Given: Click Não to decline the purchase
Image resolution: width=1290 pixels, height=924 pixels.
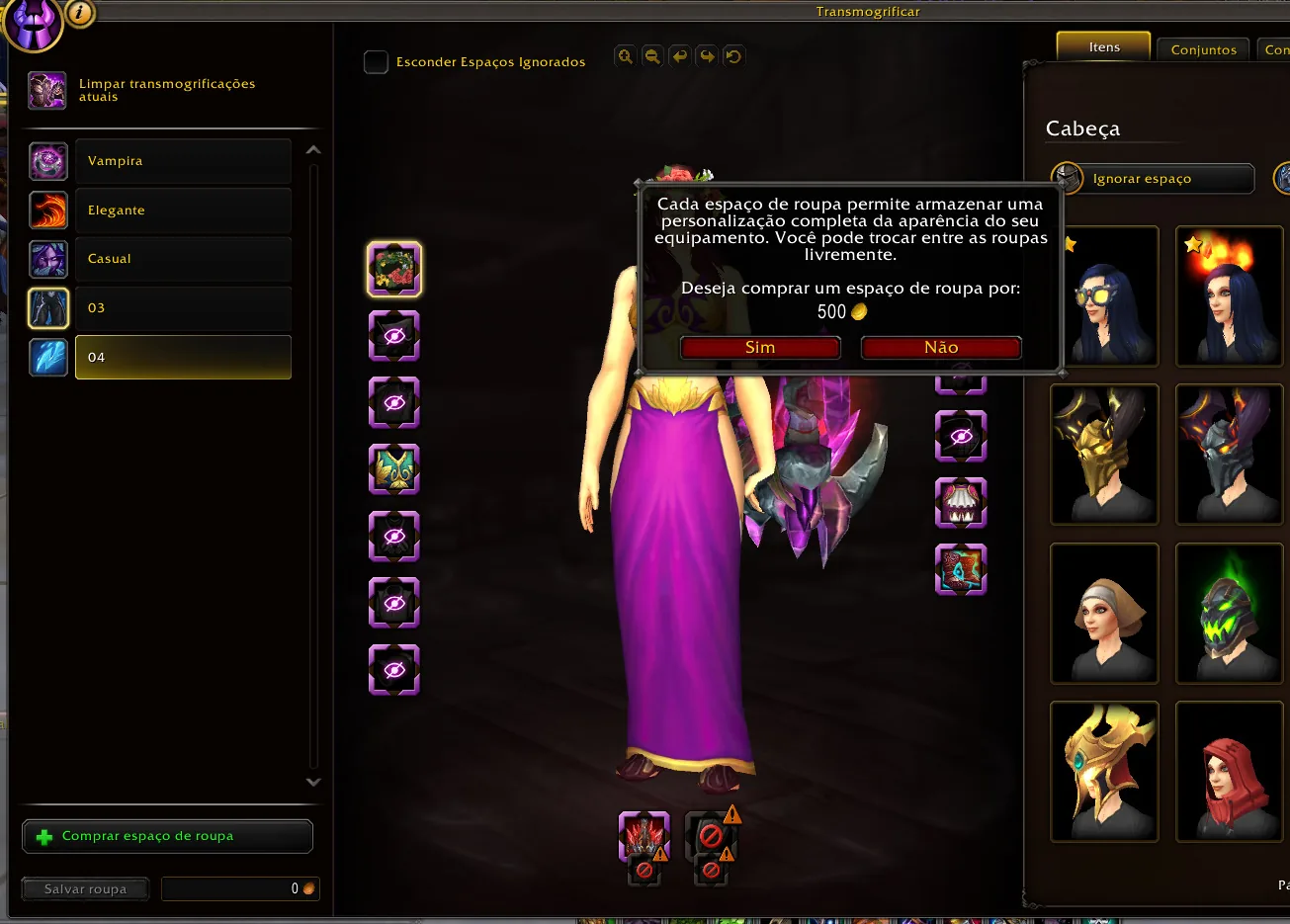Looking at the screenshot, I should [x=940, y=347].
